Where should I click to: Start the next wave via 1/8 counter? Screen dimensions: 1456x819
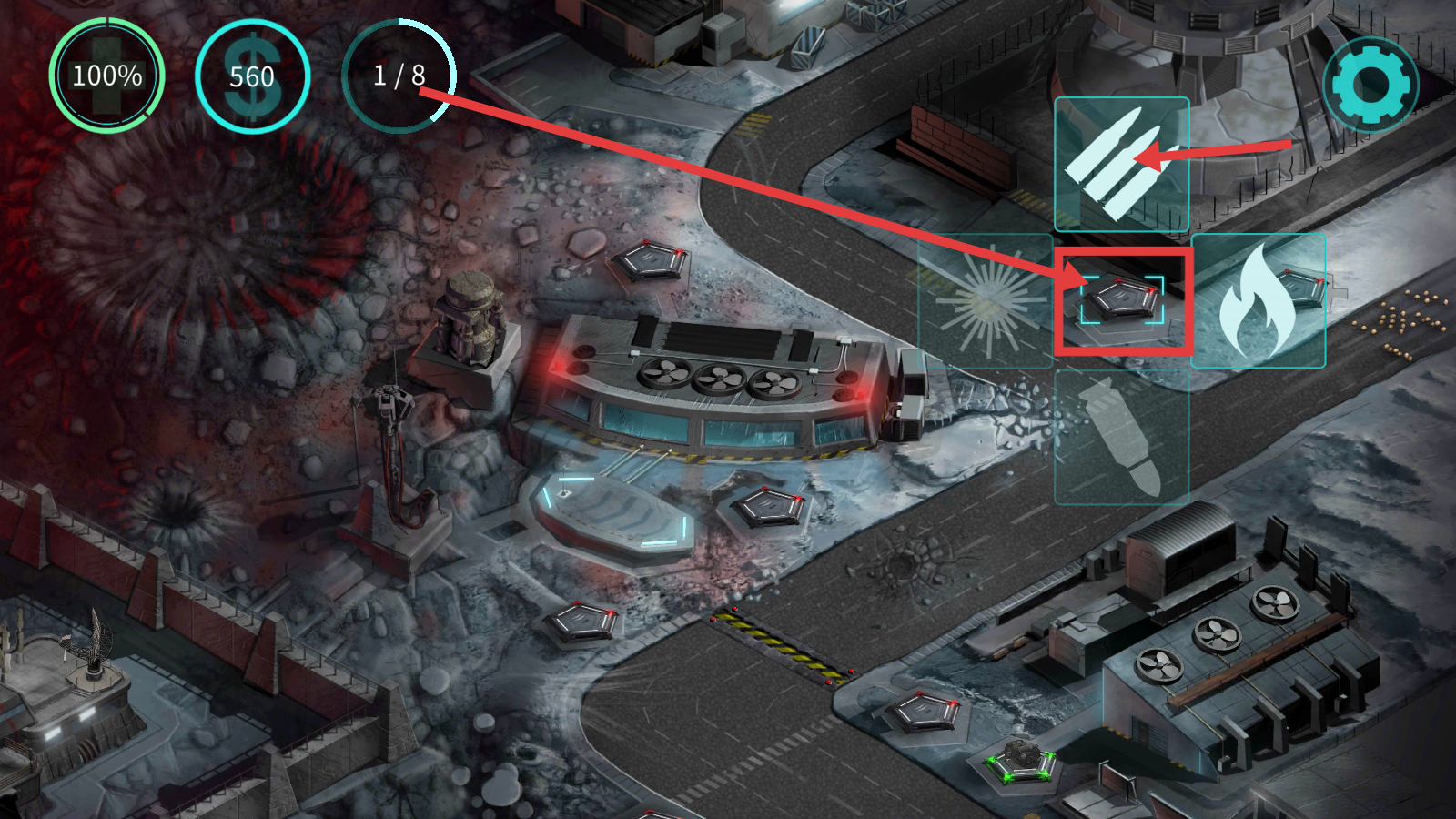(399, 76)
